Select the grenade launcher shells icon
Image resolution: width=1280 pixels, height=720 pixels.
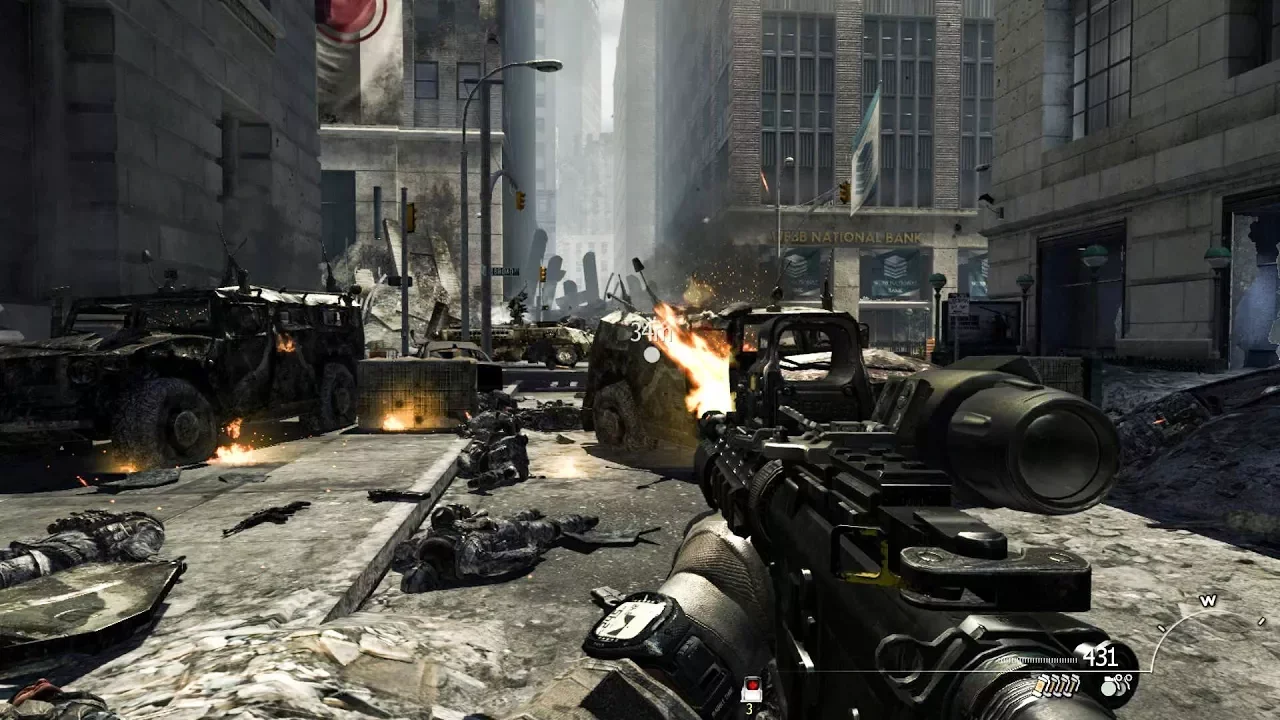point(1056,685)
